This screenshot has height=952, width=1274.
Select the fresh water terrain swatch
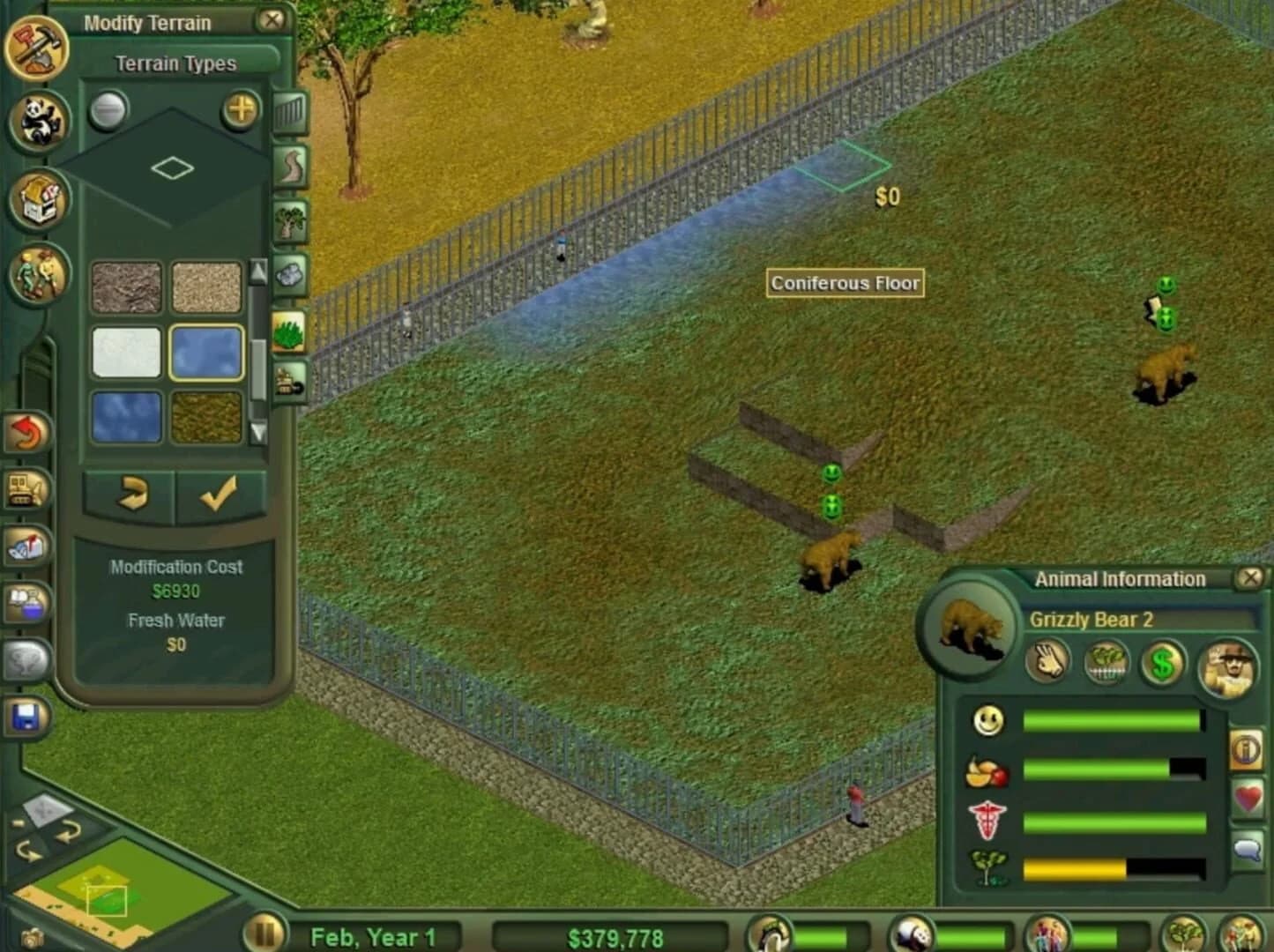pyautogui.click(x=206, y=352)
